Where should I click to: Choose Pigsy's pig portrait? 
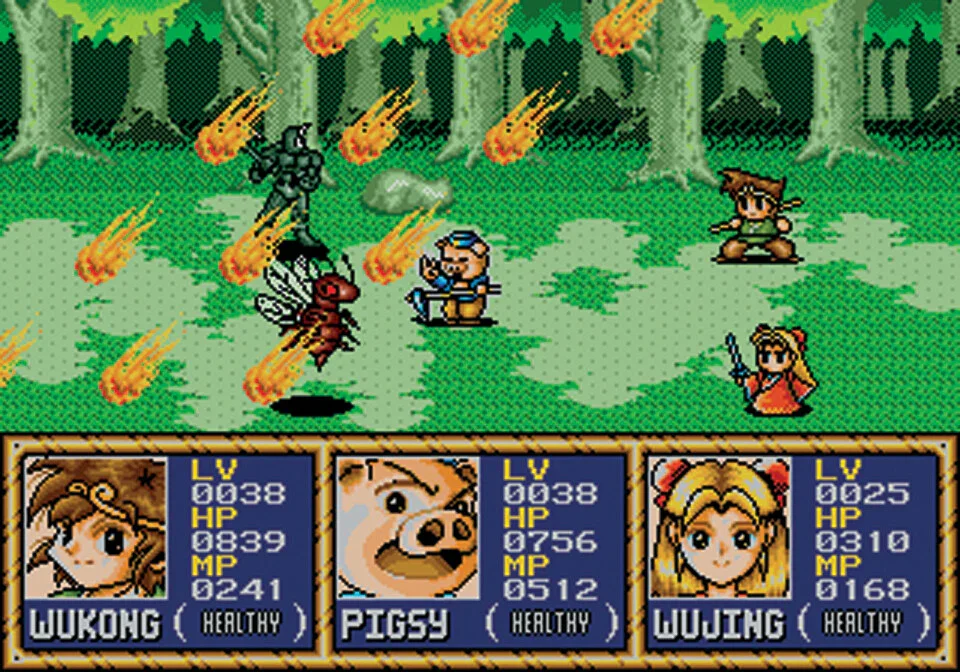(x=407, y=527)
